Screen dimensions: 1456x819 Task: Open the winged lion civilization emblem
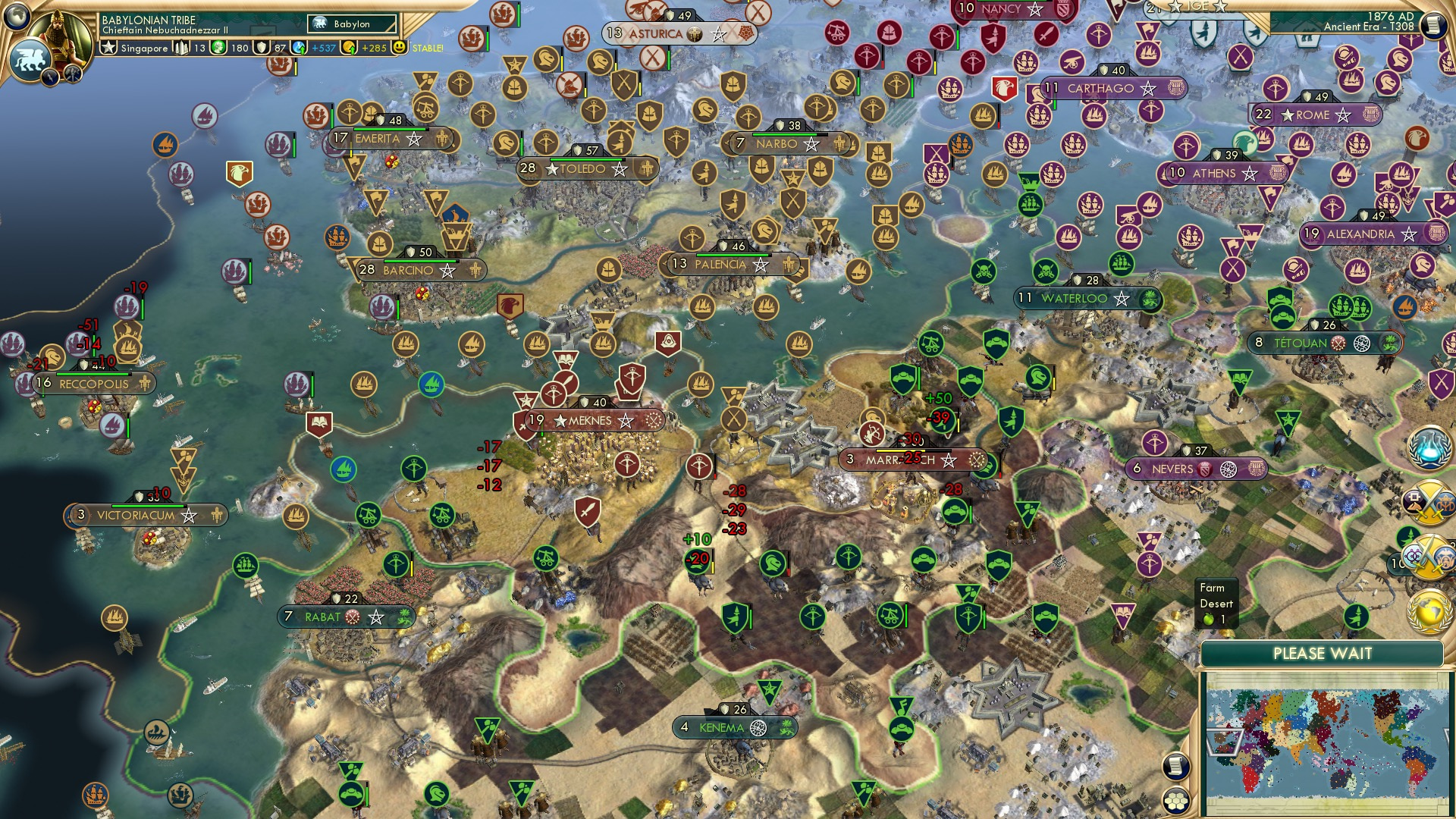[x=30, y=59]
